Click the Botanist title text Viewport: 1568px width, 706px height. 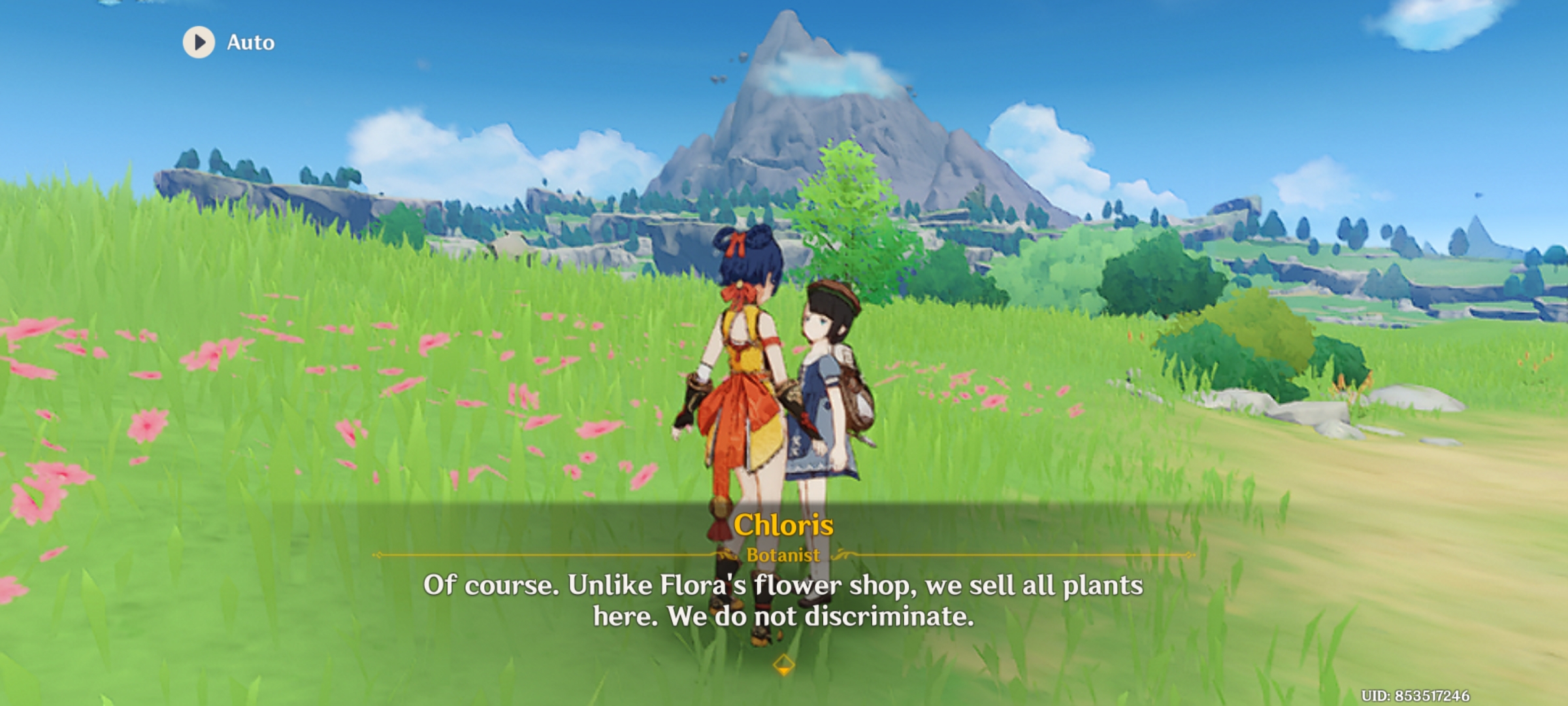point(783,554)
